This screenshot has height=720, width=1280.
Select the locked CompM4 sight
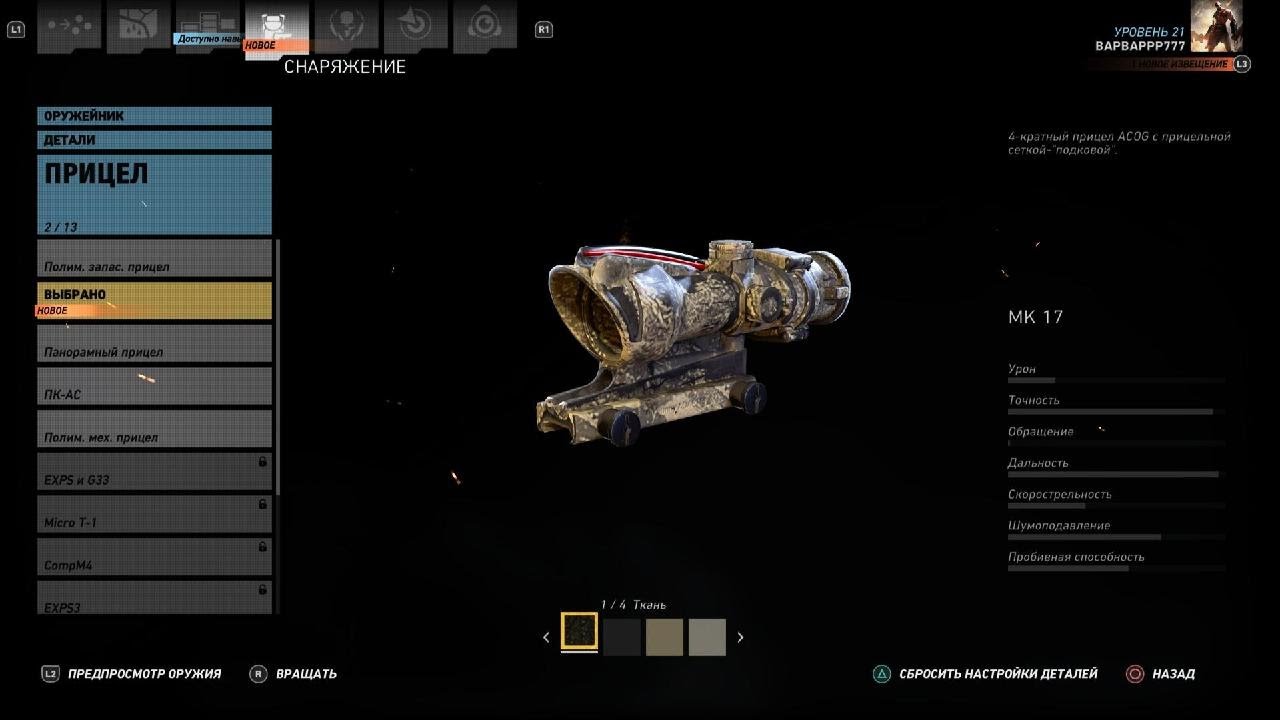[154, 557]
